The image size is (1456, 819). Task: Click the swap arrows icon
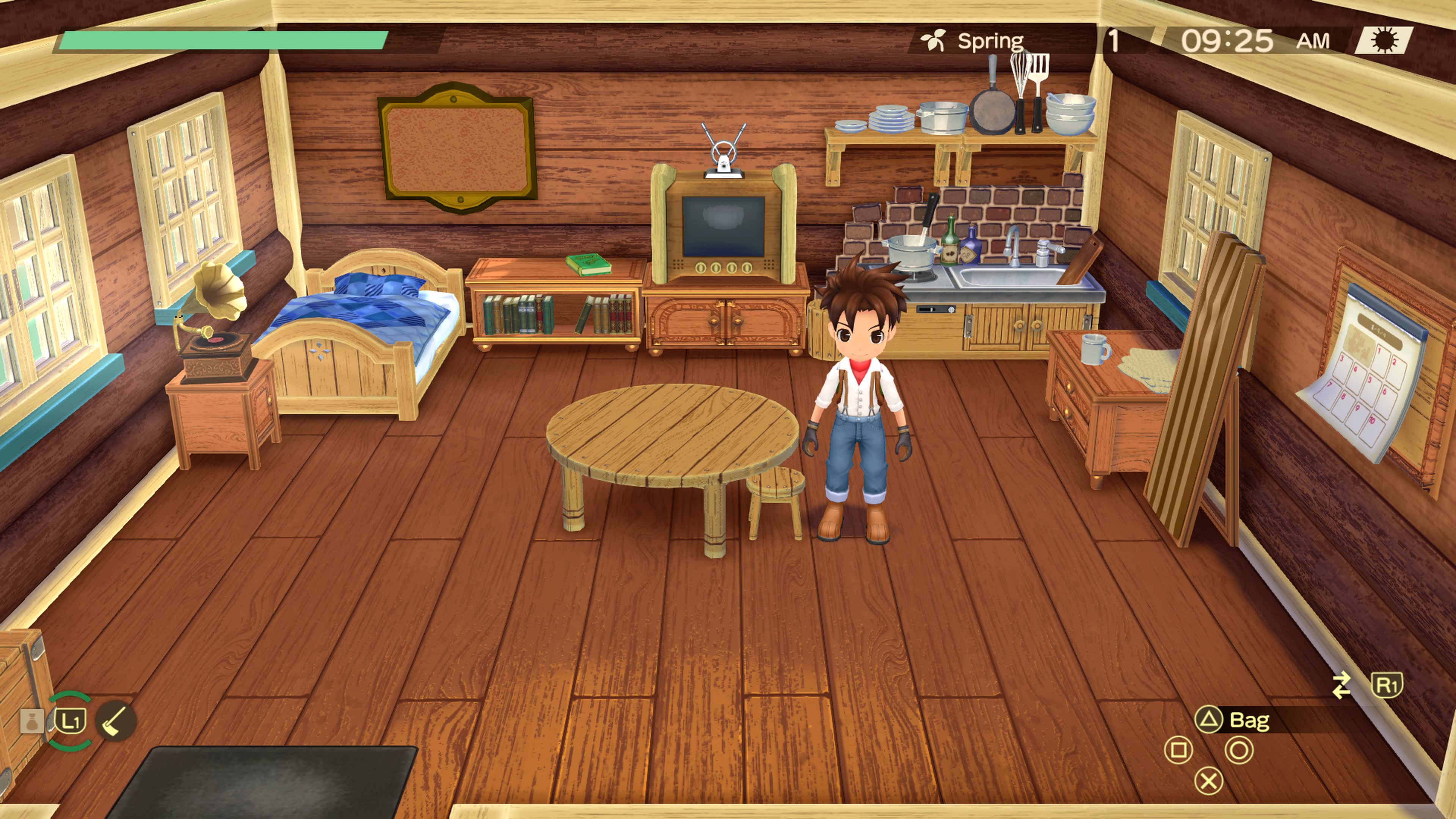pos(1341,685)
